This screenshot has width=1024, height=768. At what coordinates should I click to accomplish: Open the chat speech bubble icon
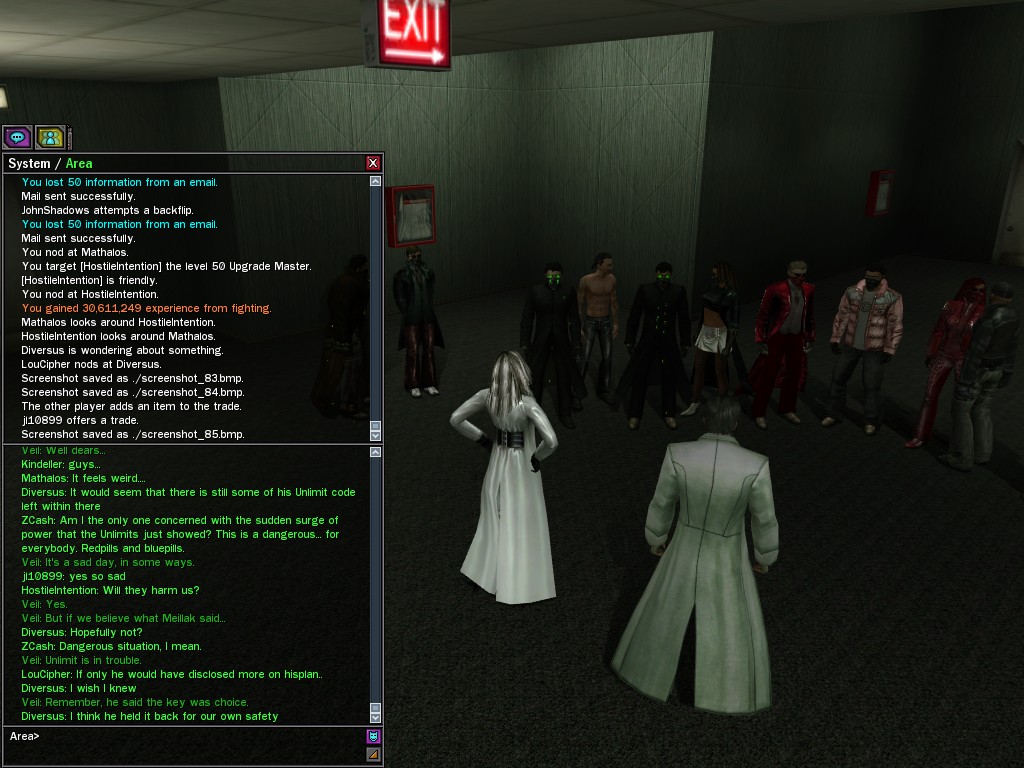[17, 137]
